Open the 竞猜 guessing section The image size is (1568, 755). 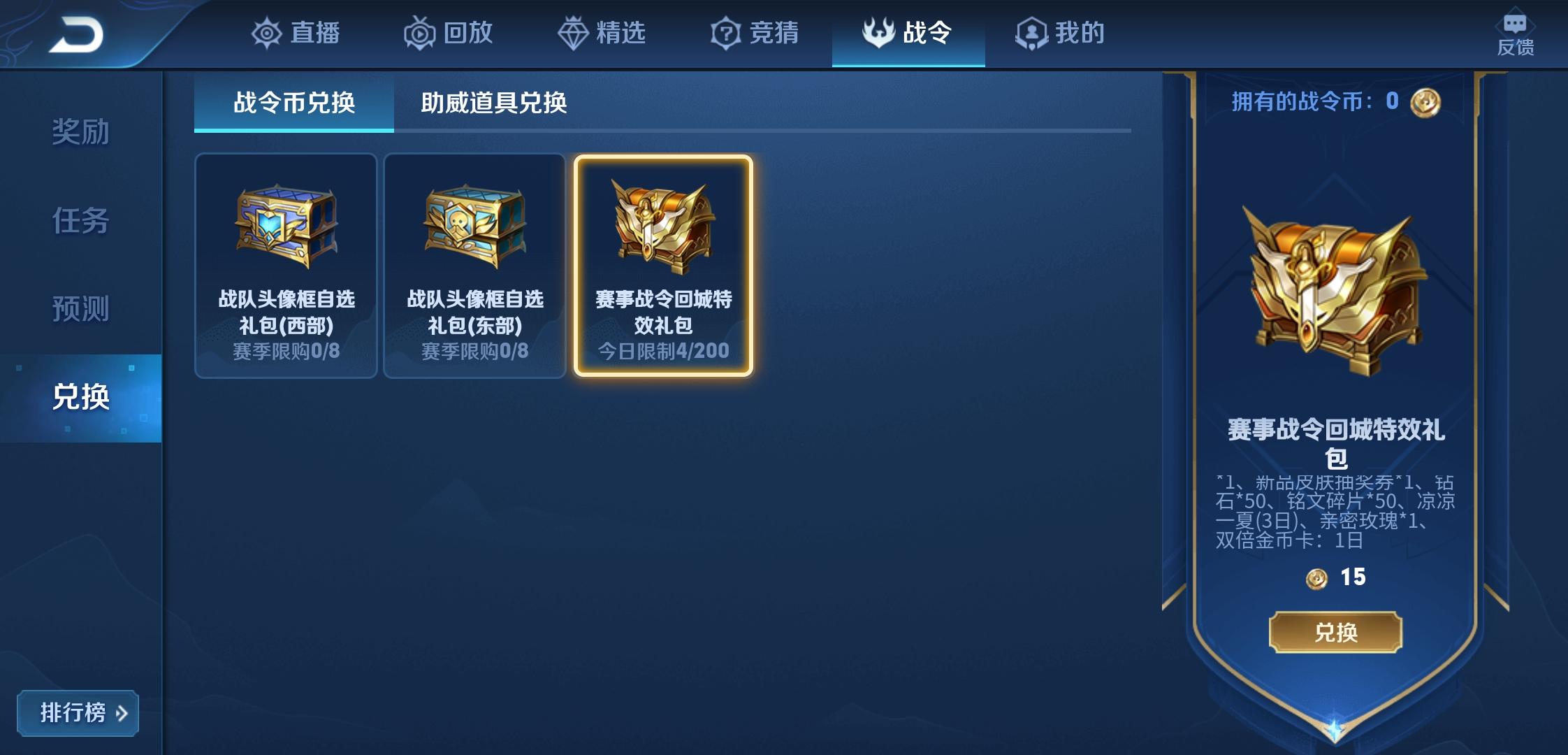pos(755,33)
